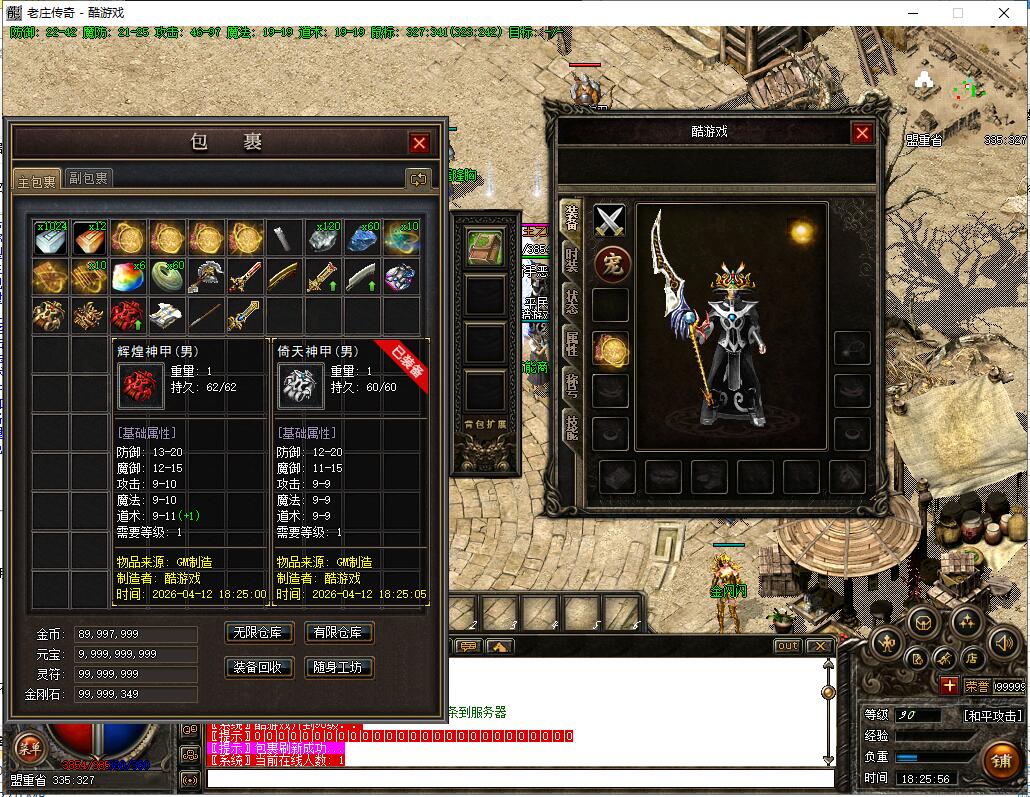Viewport: 1030px width, 797px height.
Task: Open the 属性 attributes tab
Action: [571, 344]
